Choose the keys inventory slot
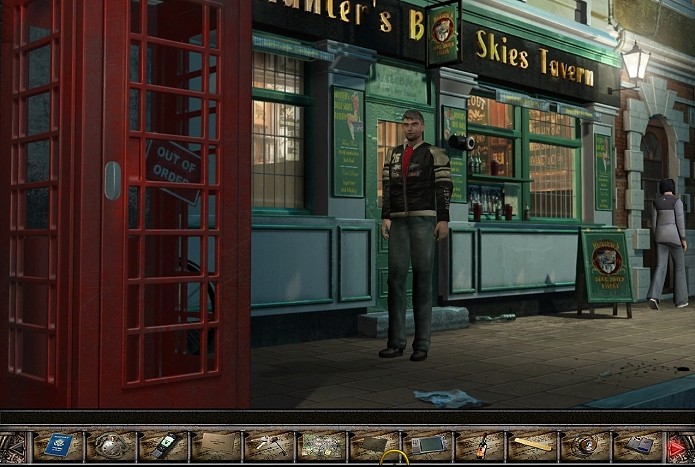Screen dimensions: 695x467 pyautogui.click(x=268, y=445)
